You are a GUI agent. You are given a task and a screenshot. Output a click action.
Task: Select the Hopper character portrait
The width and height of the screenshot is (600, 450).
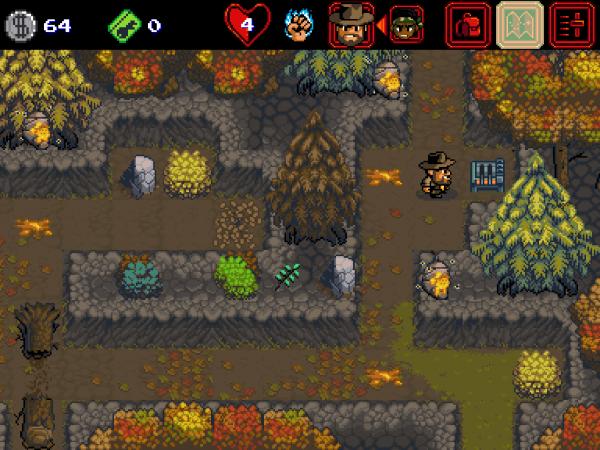(x=349, y=24)
